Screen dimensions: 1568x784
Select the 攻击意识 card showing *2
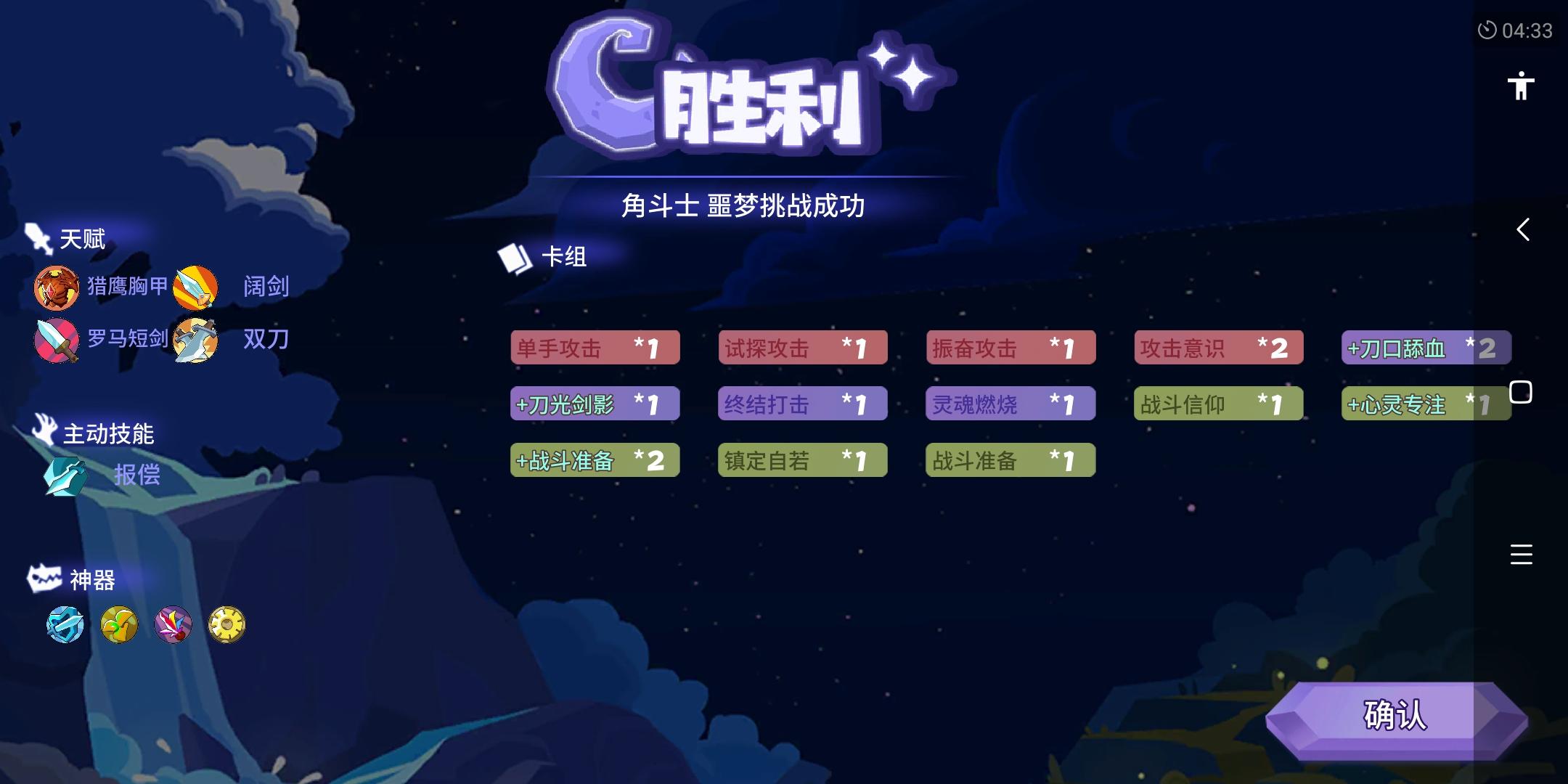tap(1220, 348)
